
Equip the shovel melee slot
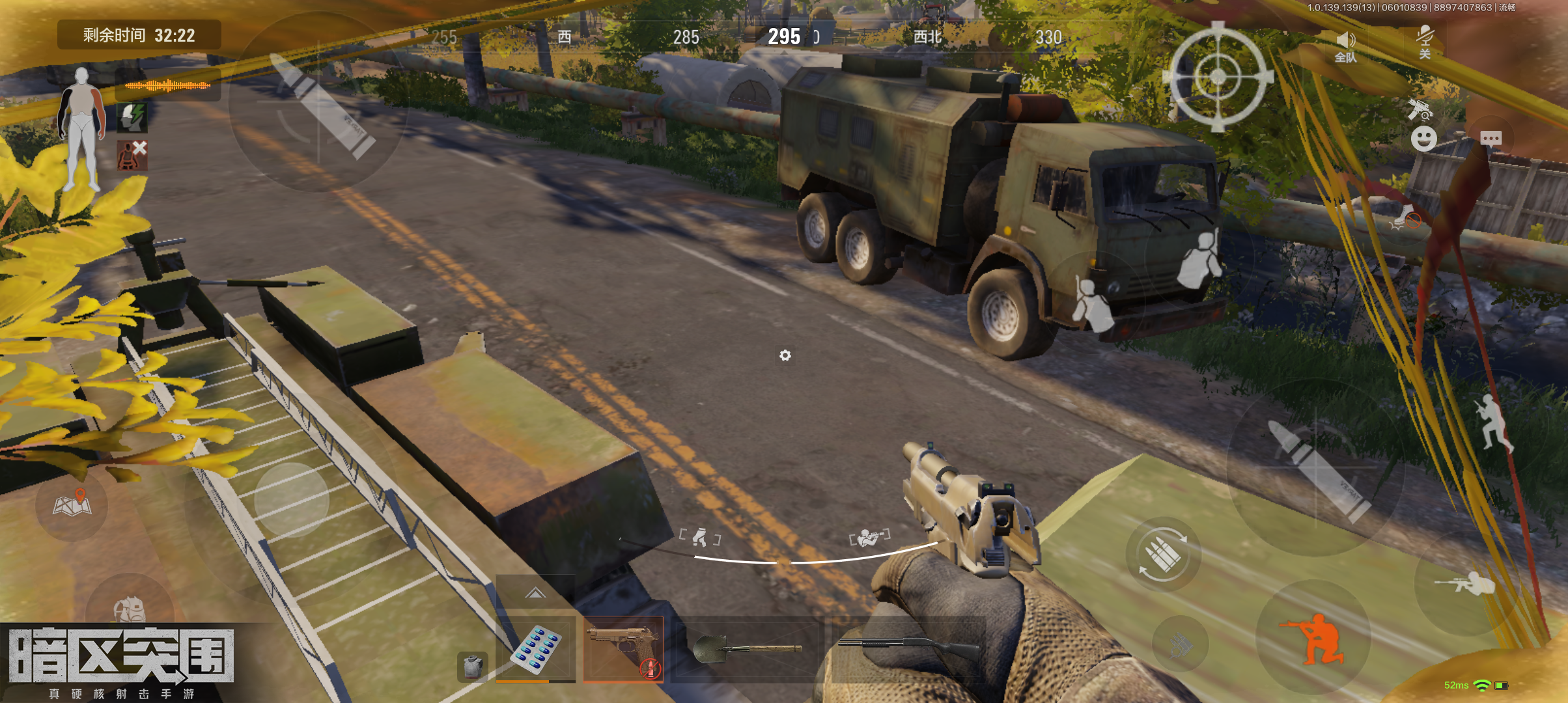point(747,648)
